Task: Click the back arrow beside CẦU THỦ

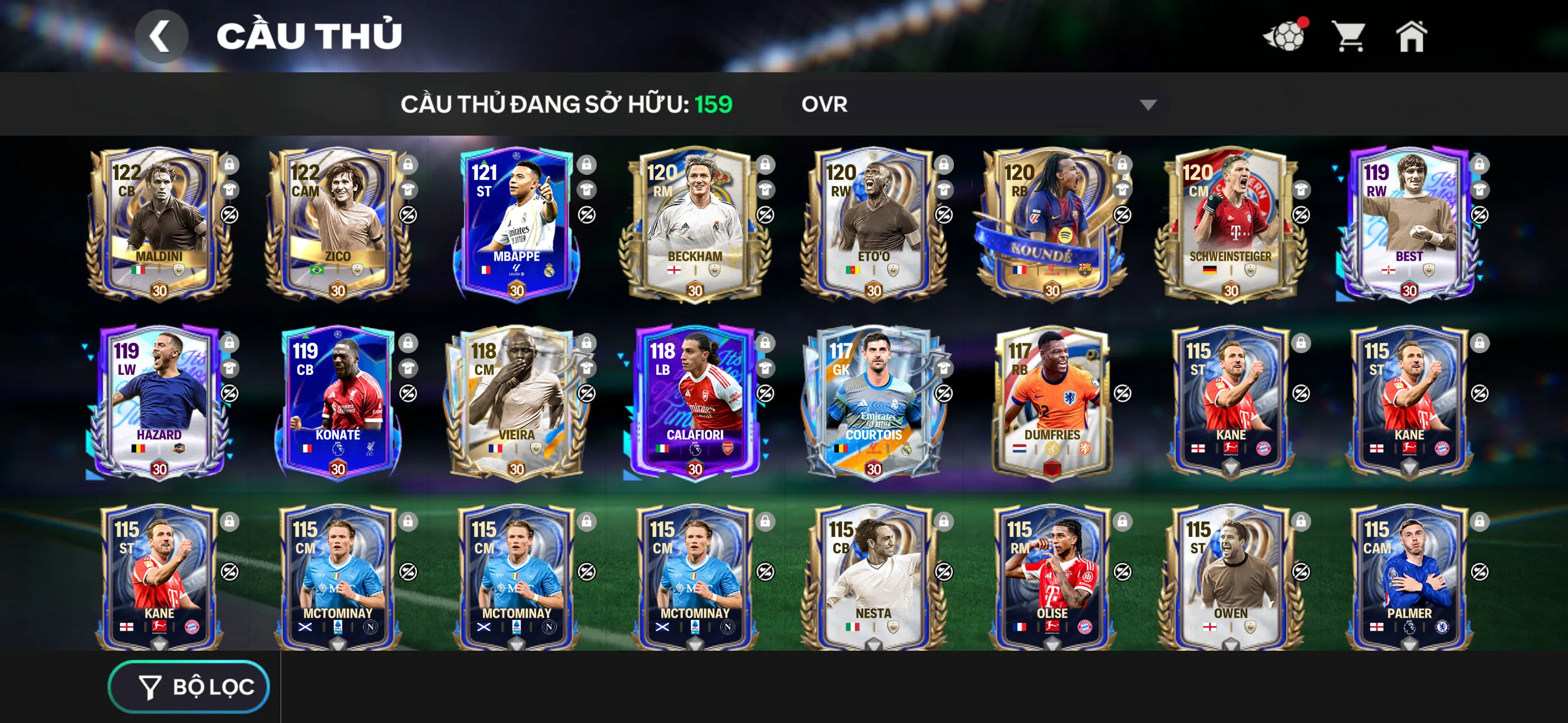Action: [x=162, y=35]
